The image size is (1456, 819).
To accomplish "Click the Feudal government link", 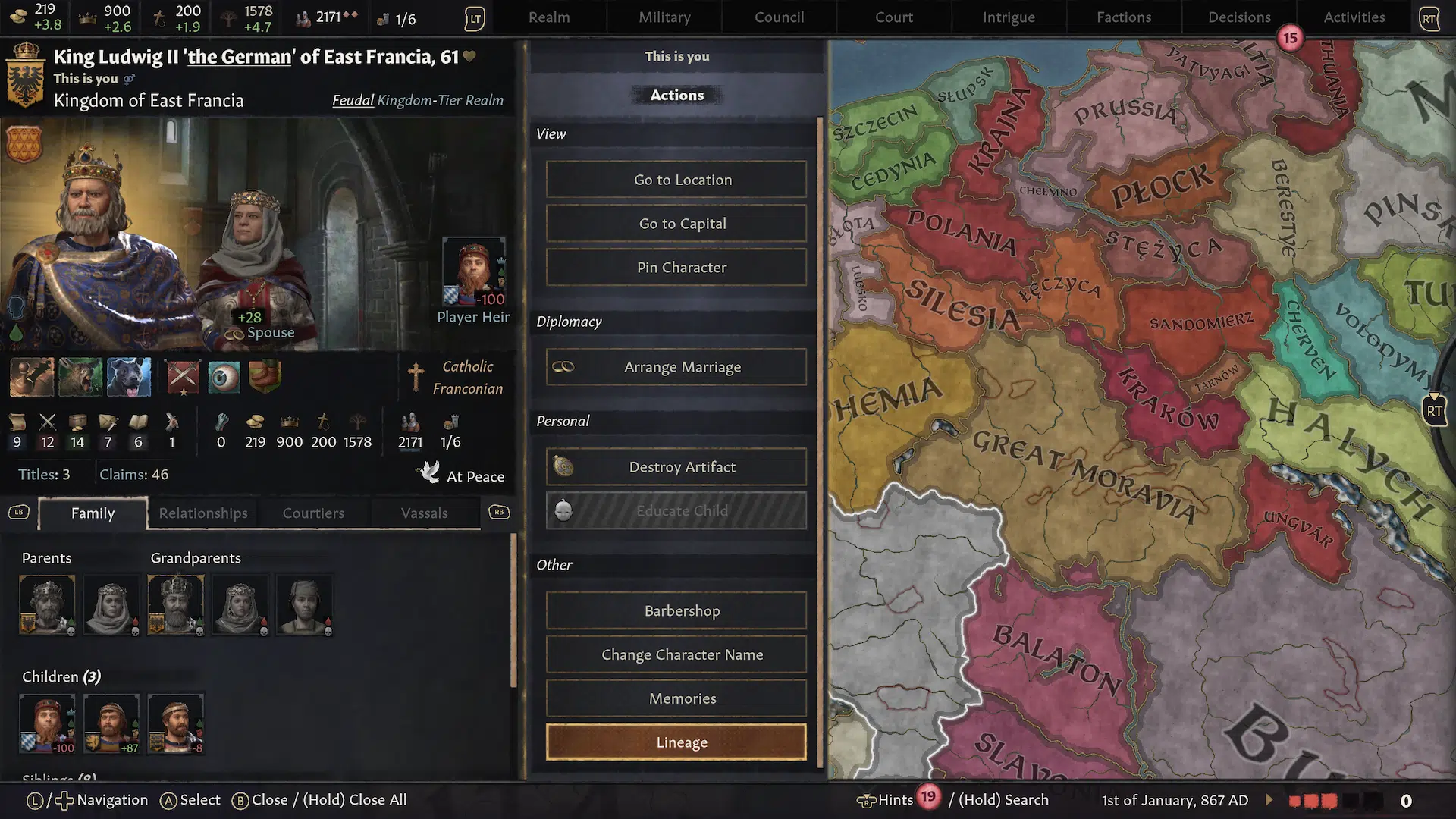I will tap(353, 99).
